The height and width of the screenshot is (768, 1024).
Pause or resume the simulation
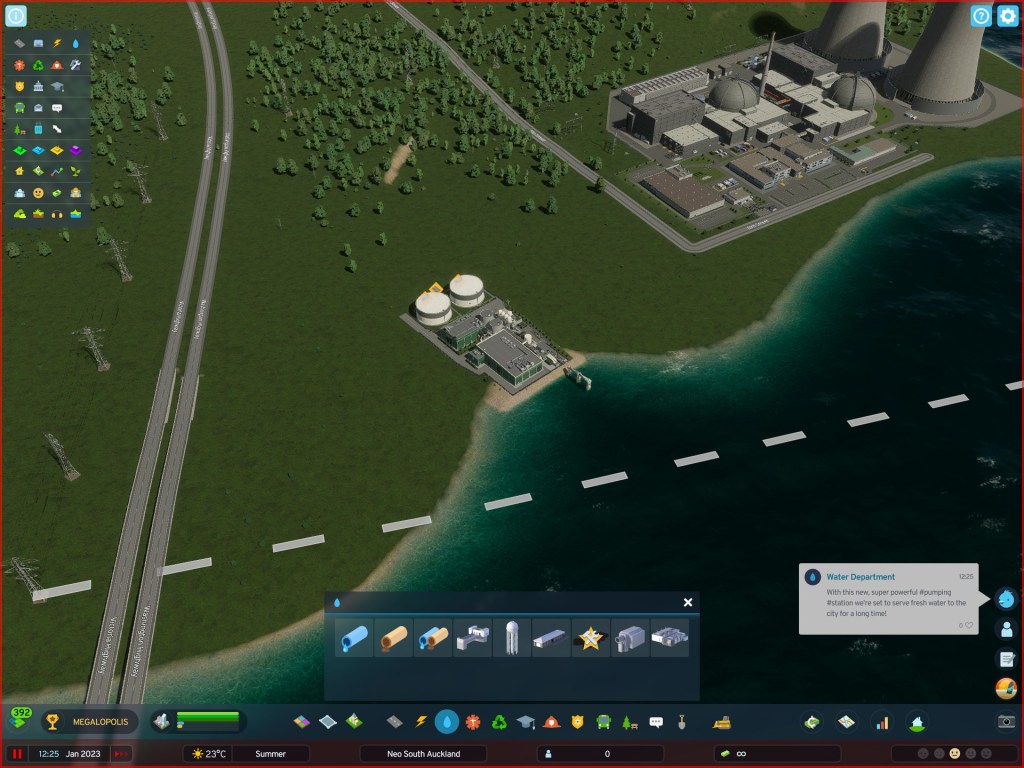(x=17, y=753)
